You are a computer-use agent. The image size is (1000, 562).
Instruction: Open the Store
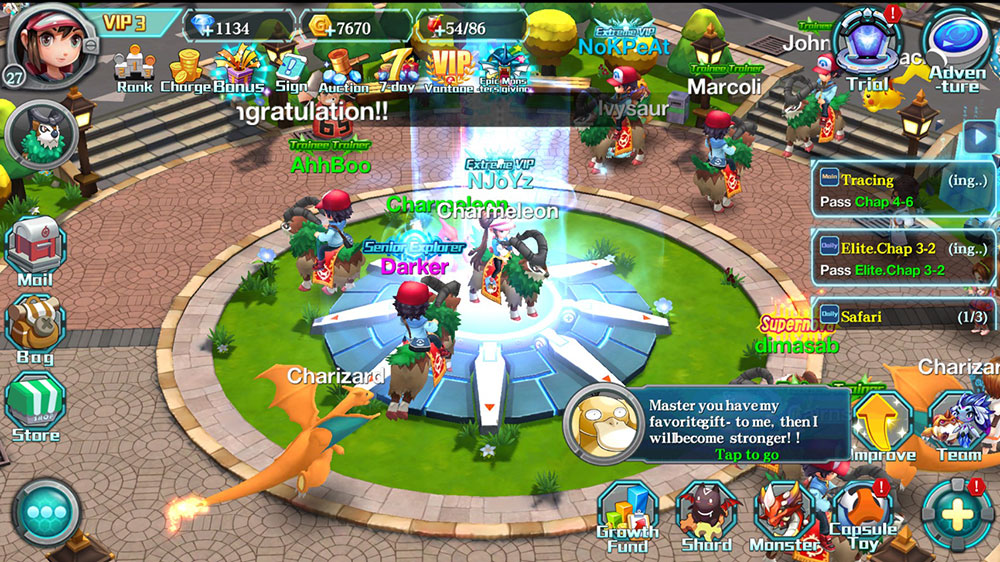pos(35,407)
